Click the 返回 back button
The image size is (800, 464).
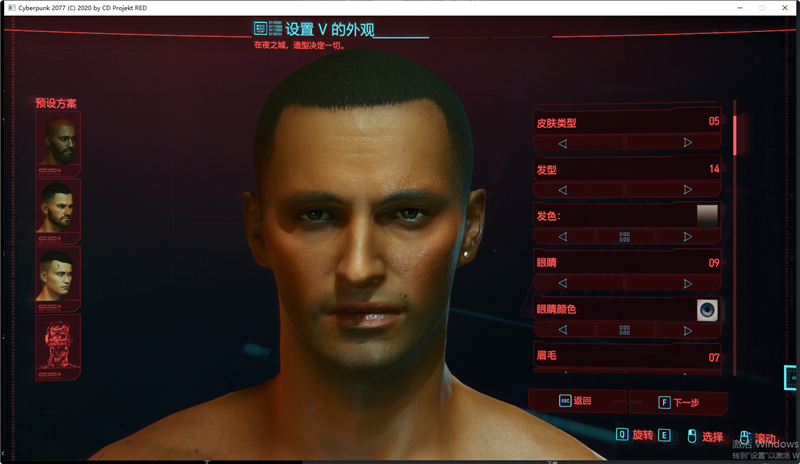(576, 401)
